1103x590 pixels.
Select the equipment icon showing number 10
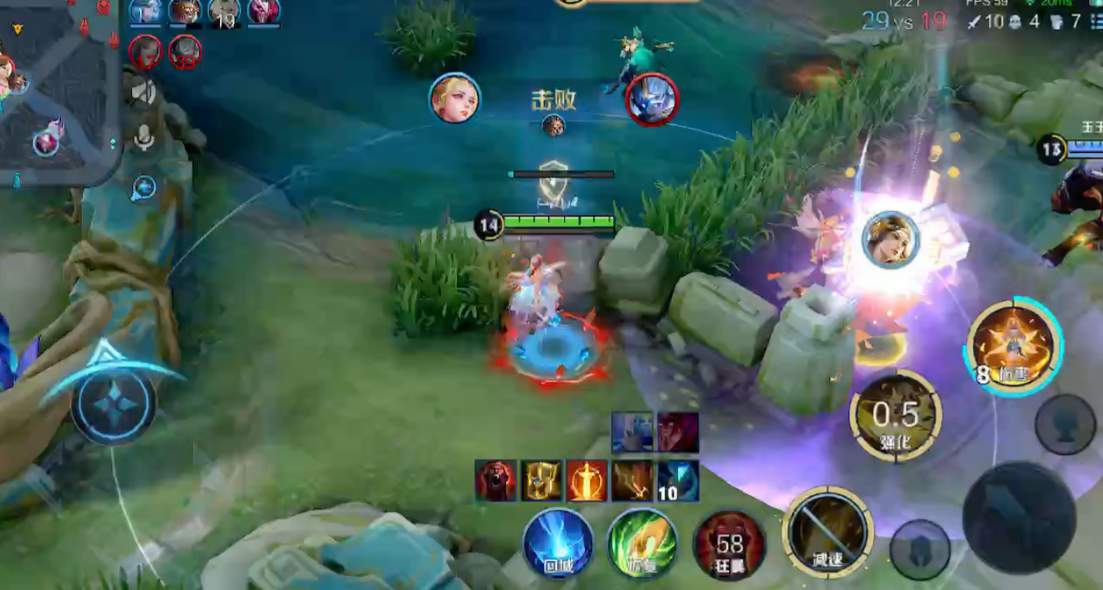[x=678, y=481]
